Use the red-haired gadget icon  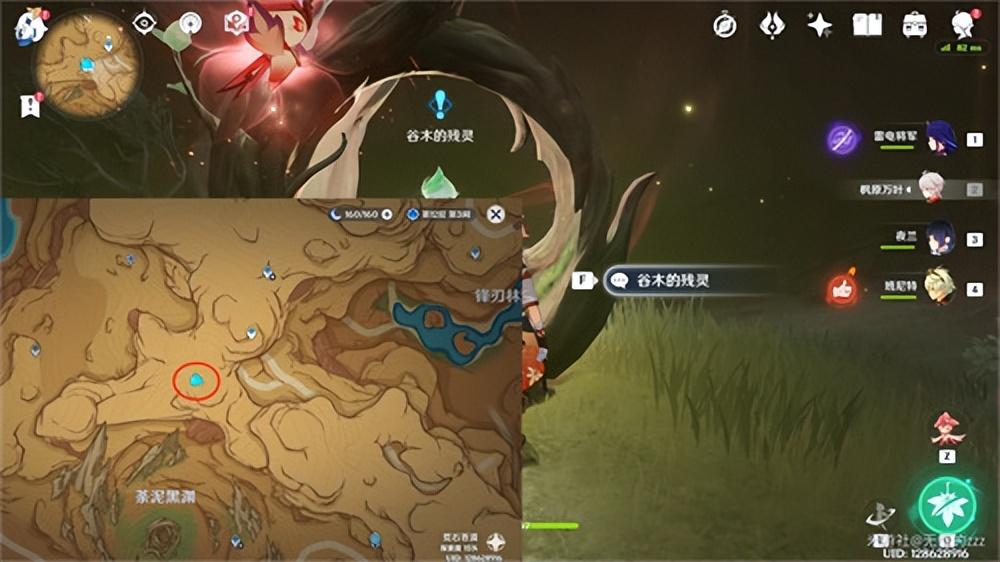[x=945, y=428]
